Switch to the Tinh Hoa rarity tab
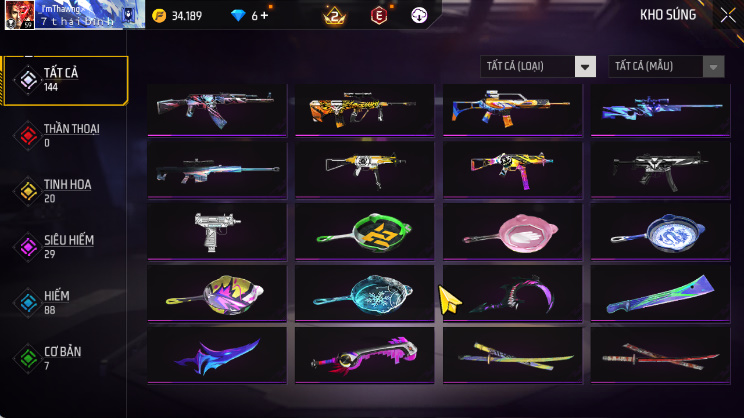The image size is (744, 418). 66,191
